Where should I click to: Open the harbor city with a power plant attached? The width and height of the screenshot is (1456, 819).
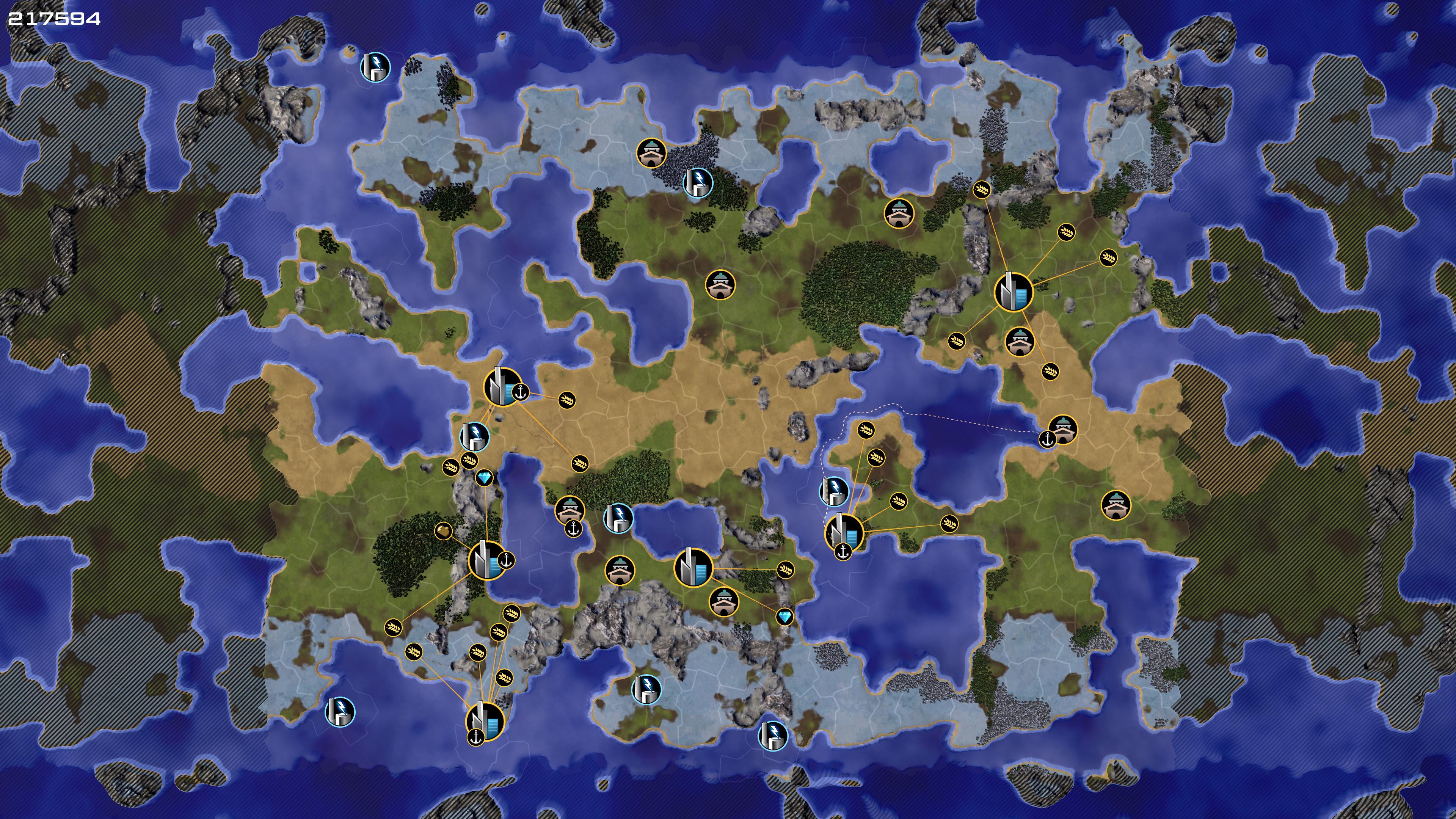502,387
